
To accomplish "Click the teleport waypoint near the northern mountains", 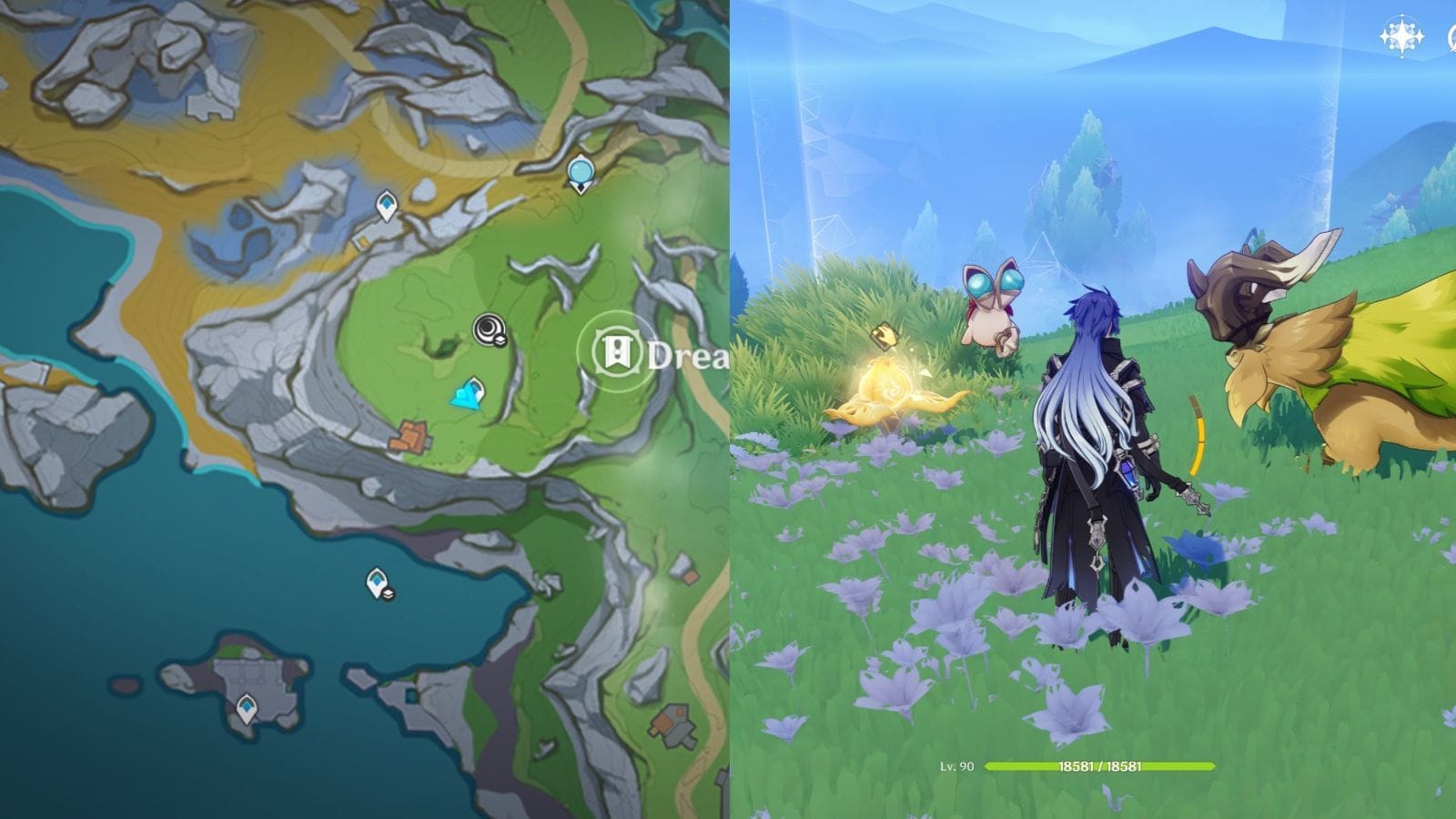I will coord(386,206).
